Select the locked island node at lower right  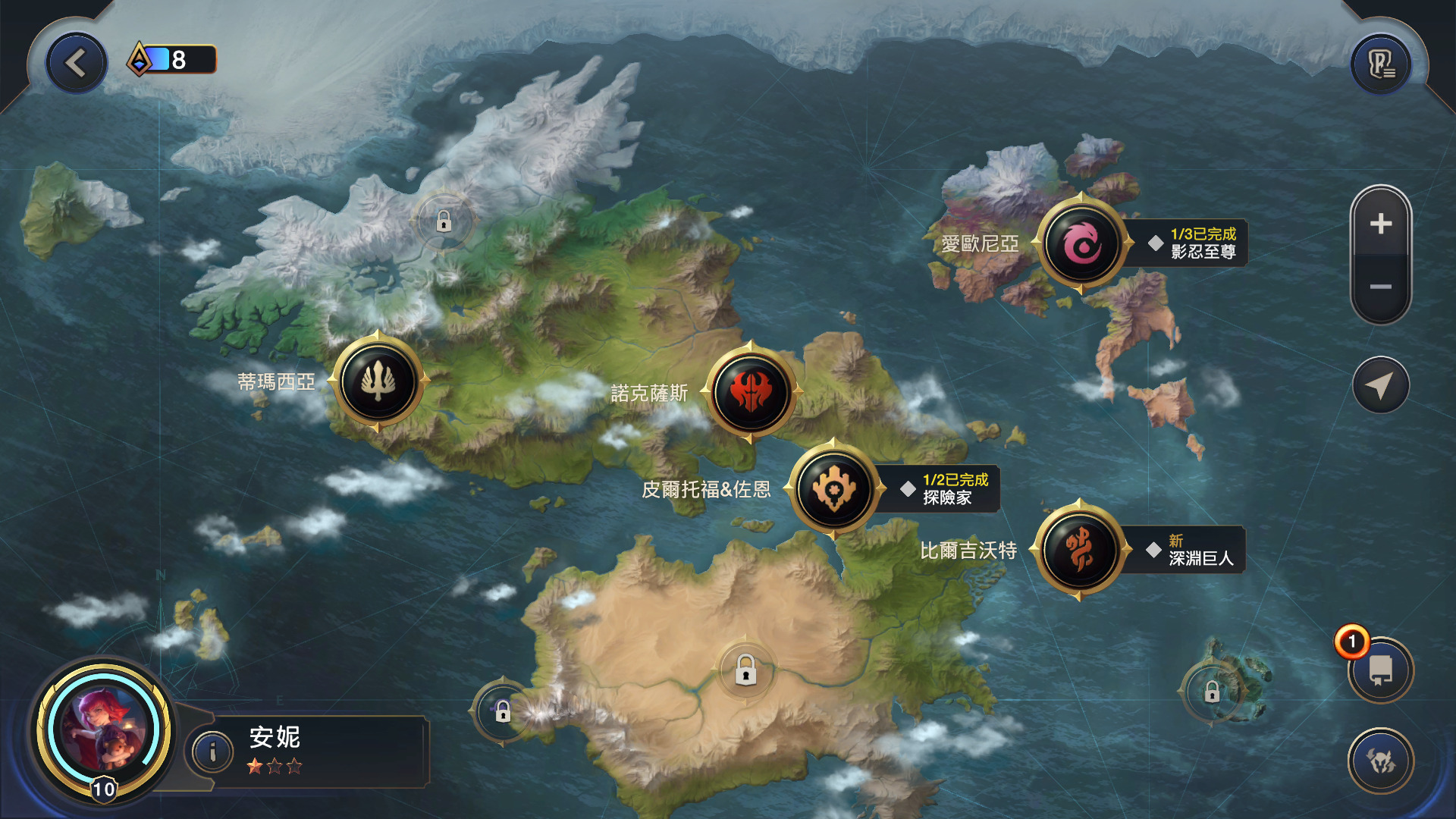pyautogui.click(x=1212, y=692)
